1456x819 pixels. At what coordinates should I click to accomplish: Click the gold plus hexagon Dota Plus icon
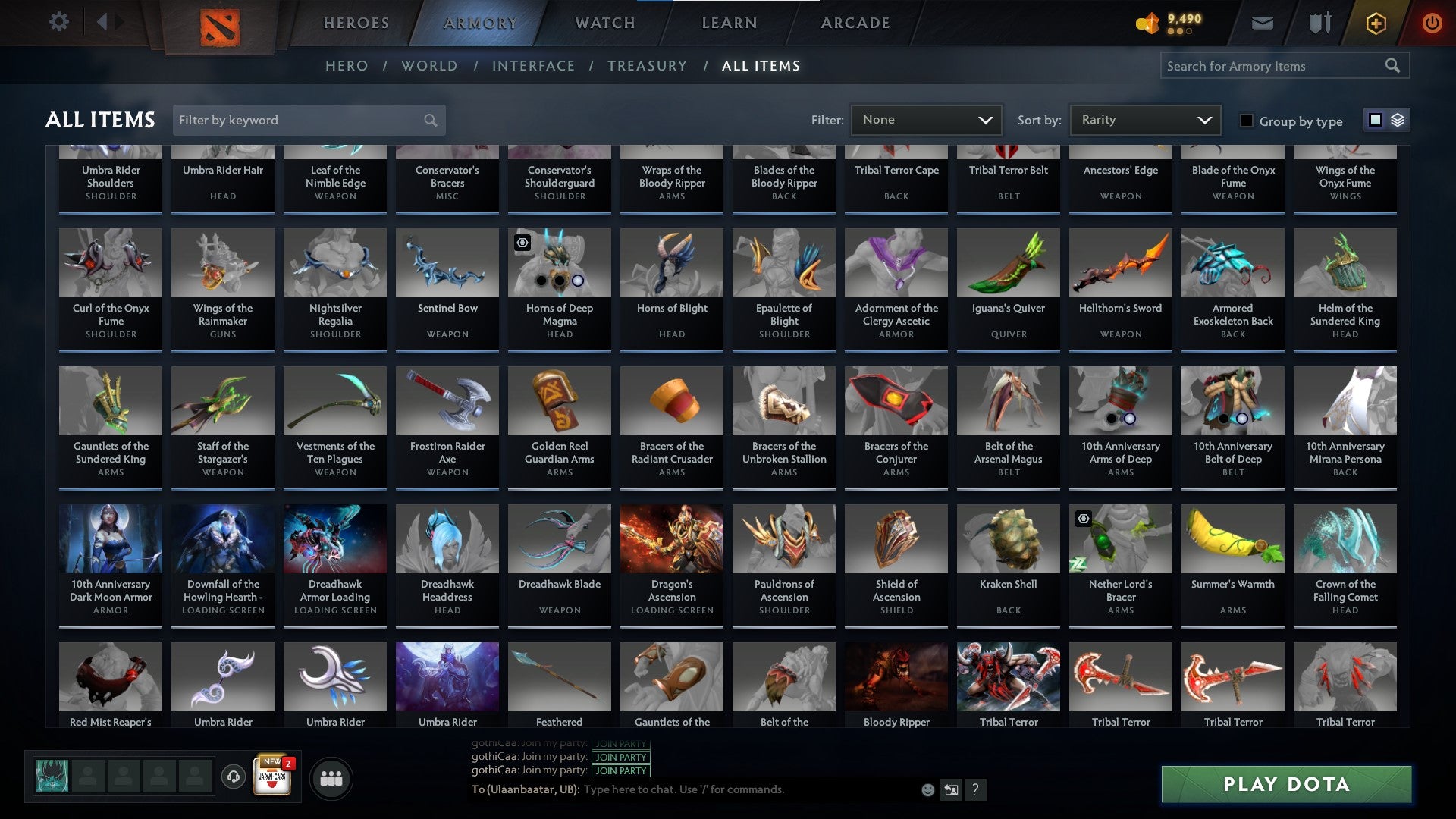(x=1376, y=23)
